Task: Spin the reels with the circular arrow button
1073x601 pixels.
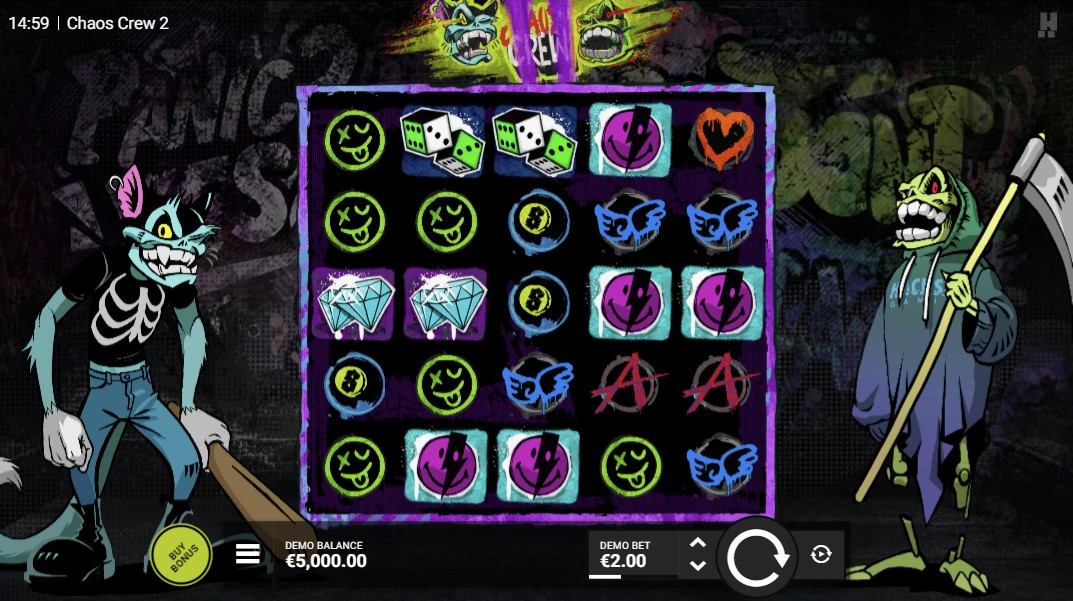Action: click(x=759, y=556)
